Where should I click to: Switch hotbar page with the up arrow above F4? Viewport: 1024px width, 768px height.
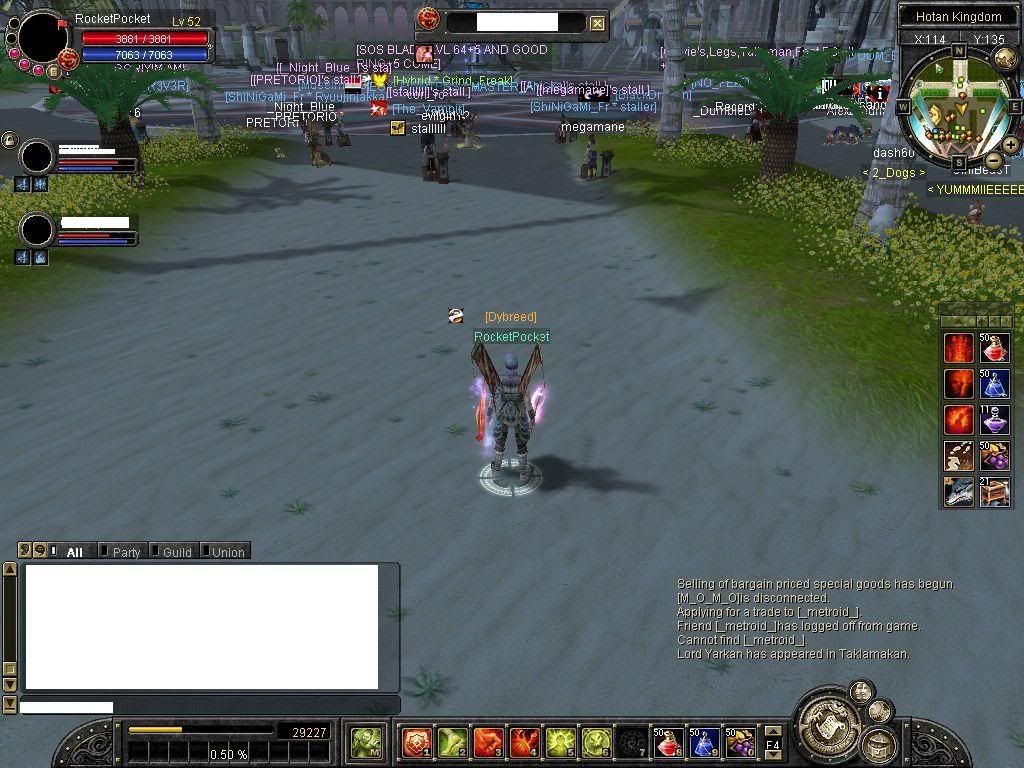pyautogui.click(x=773, y=731)
